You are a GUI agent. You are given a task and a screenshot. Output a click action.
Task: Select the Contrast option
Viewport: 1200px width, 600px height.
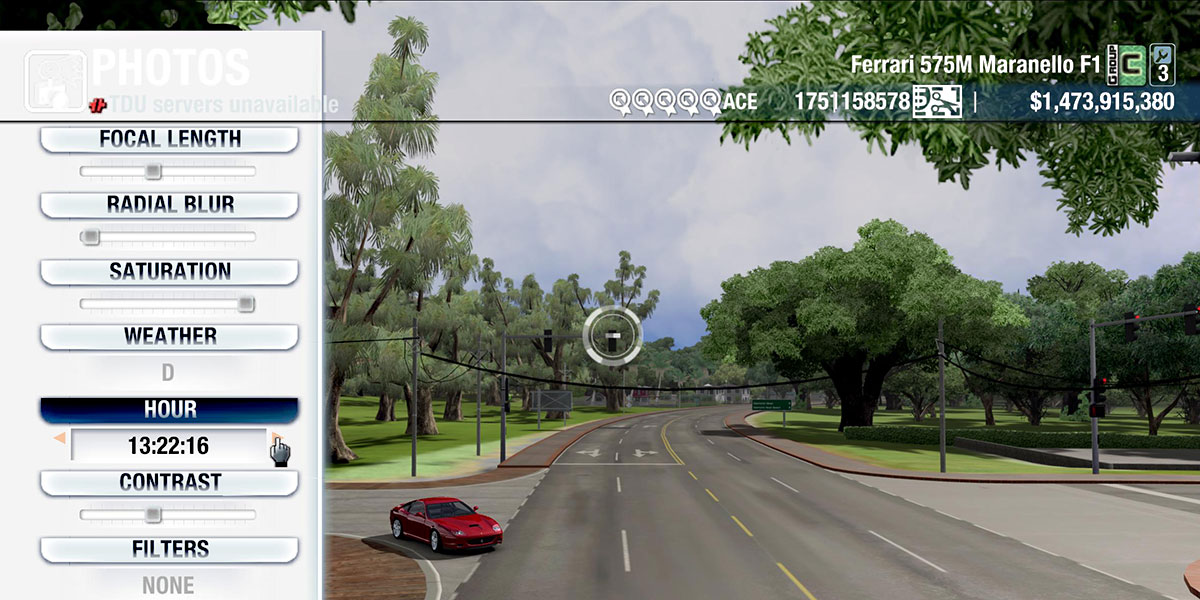tap(169, 482)
